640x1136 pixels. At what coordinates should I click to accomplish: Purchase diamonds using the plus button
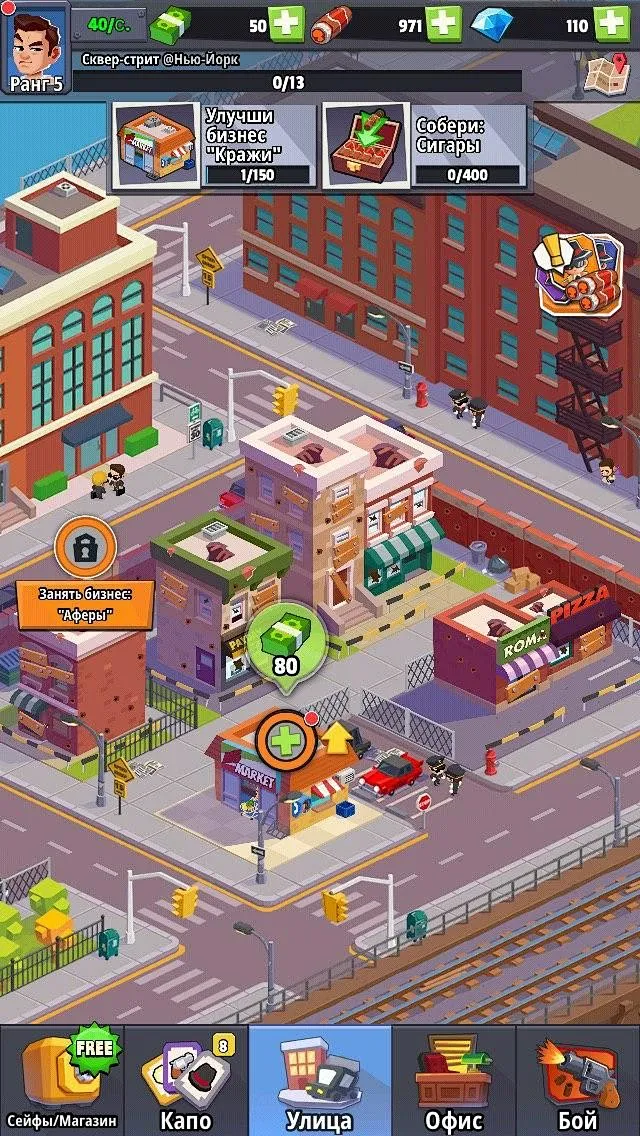[610, 24]
